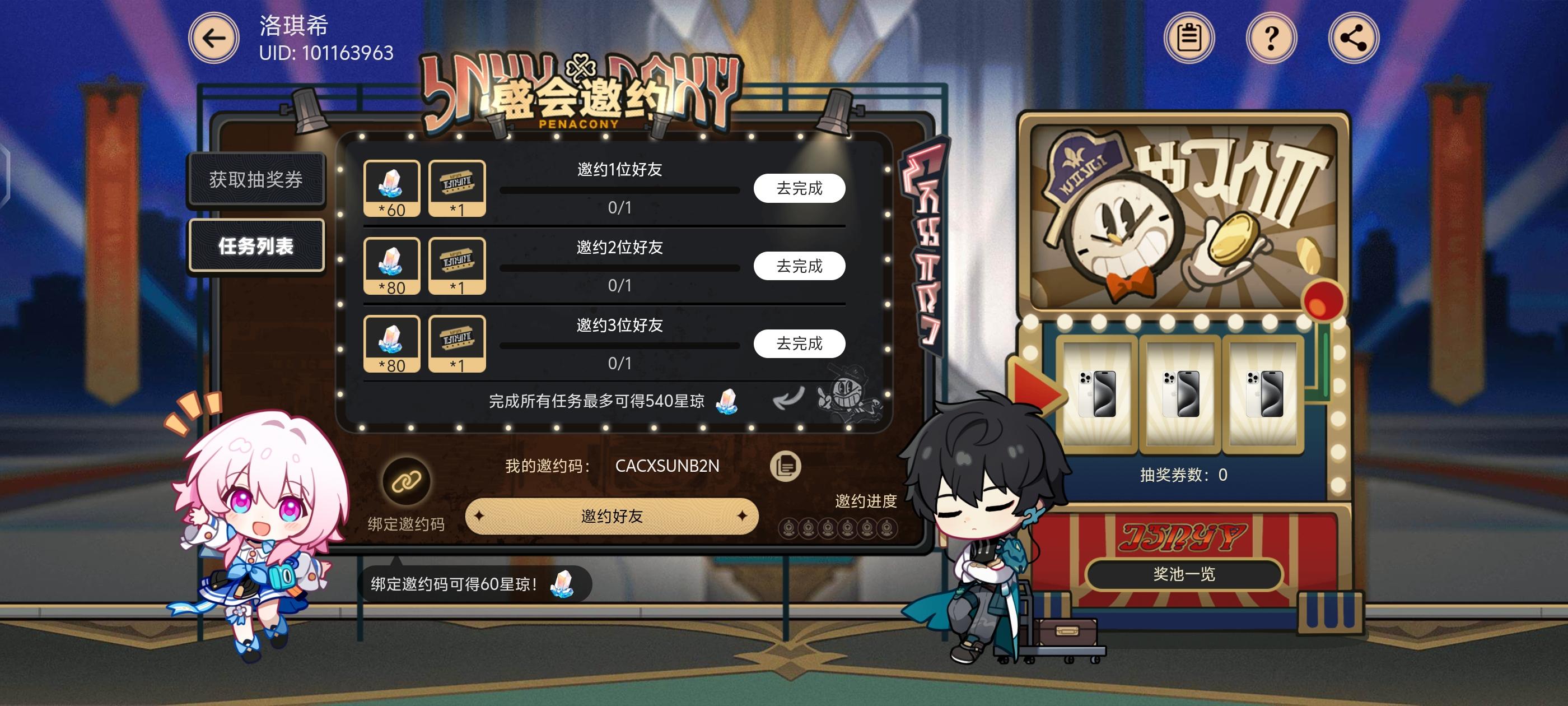Click 去完成 for inviting 2 friends
This screenshot has width=1568, height=706.
(799, 266)
